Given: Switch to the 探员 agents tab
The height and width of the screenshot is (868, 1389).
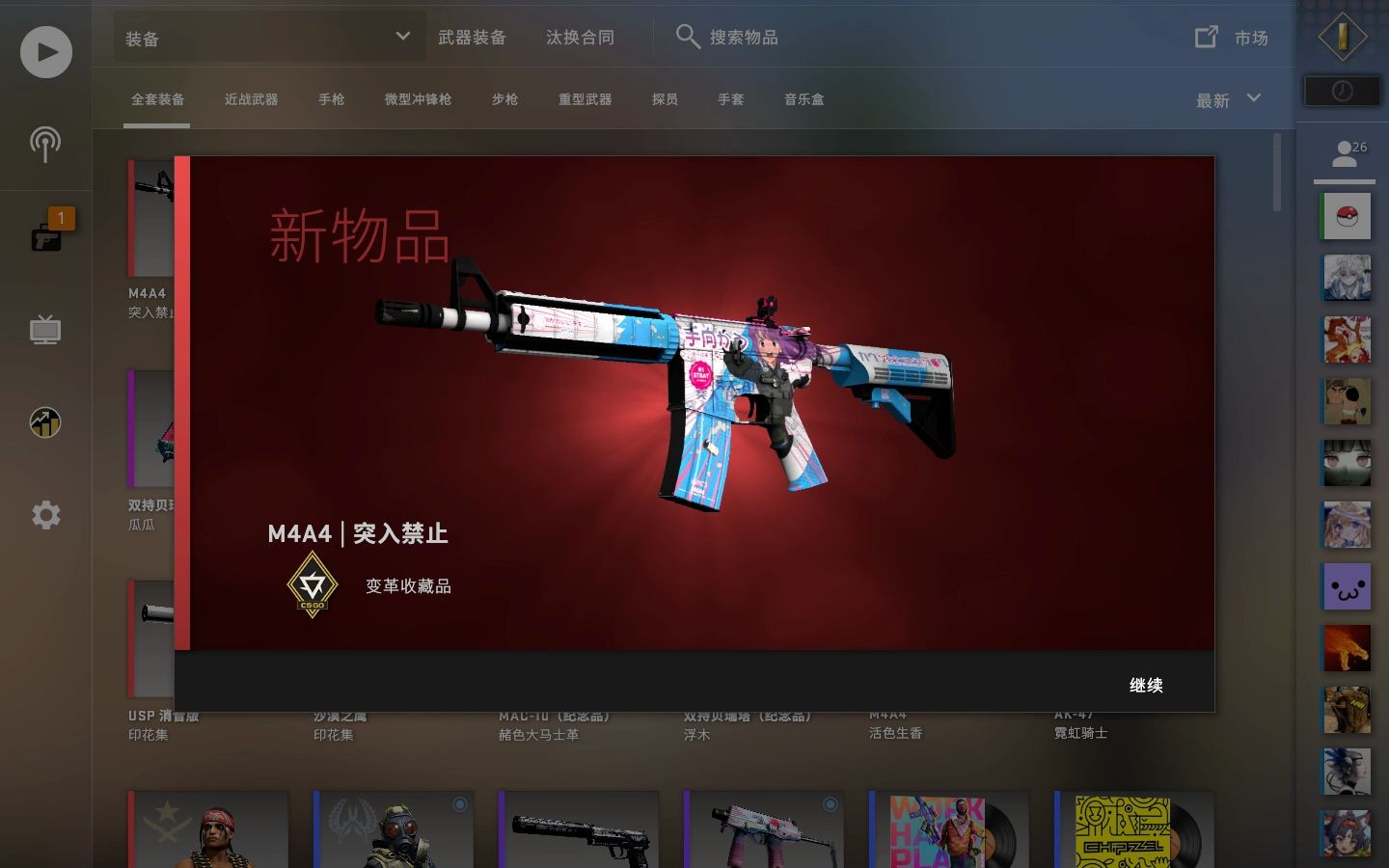Looking at the screenshot, I should [665, 99].
